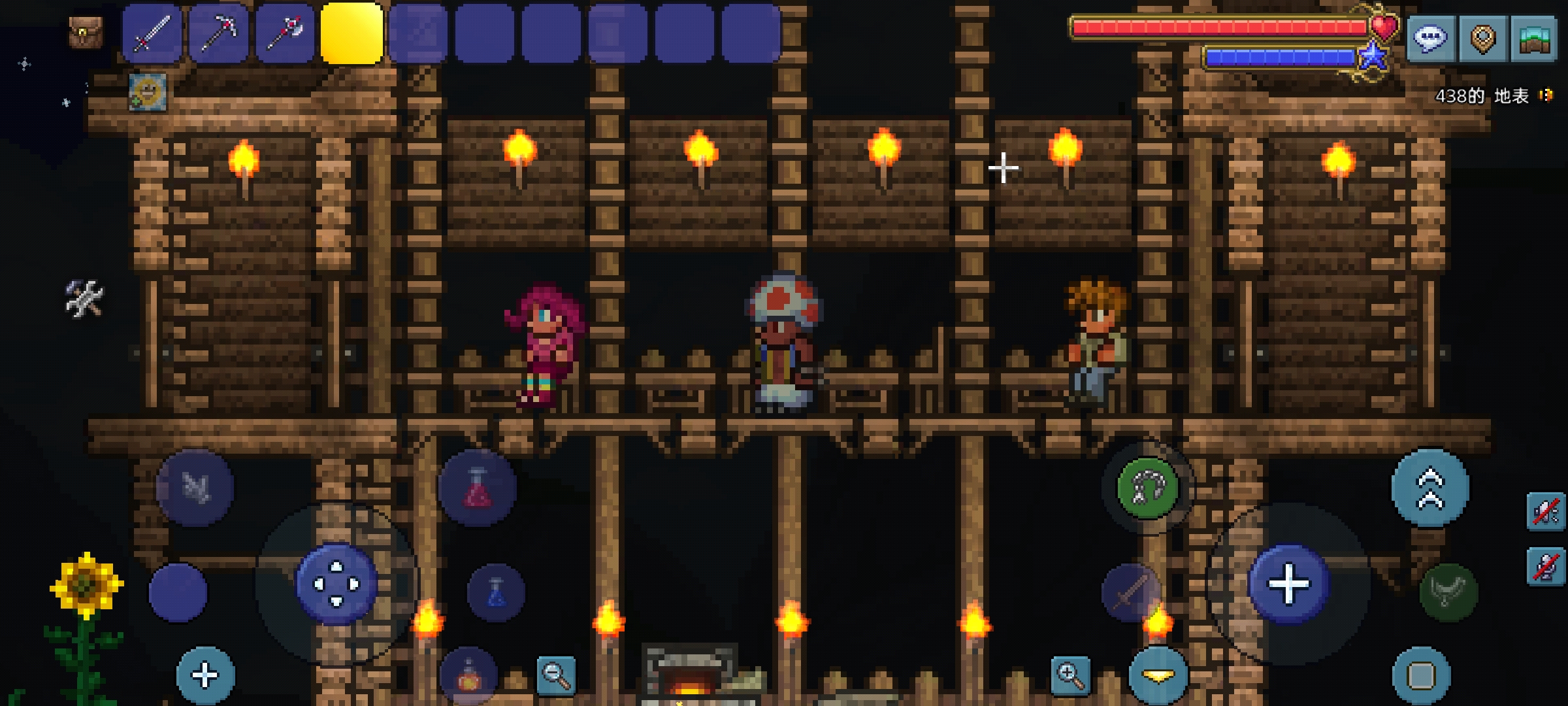Click the sunflower Happy buff icon

coord(148,92)
